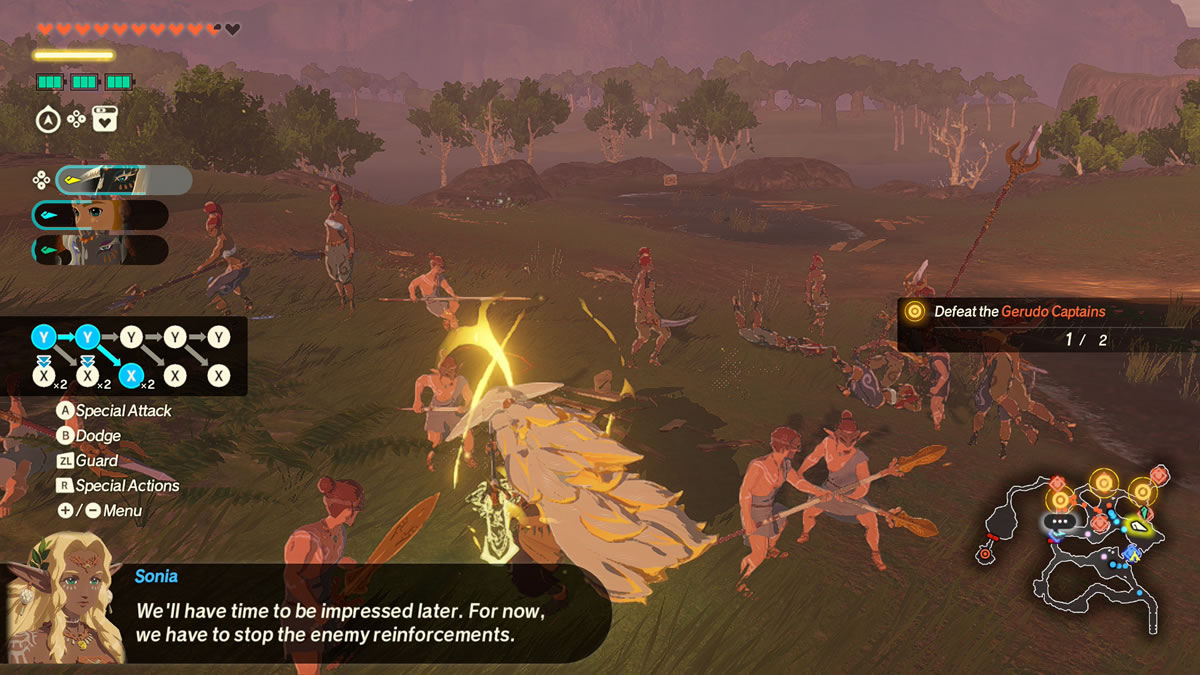Select the speech bubble marker on minimap
1200x675 pixels.
pos(1057,521)
